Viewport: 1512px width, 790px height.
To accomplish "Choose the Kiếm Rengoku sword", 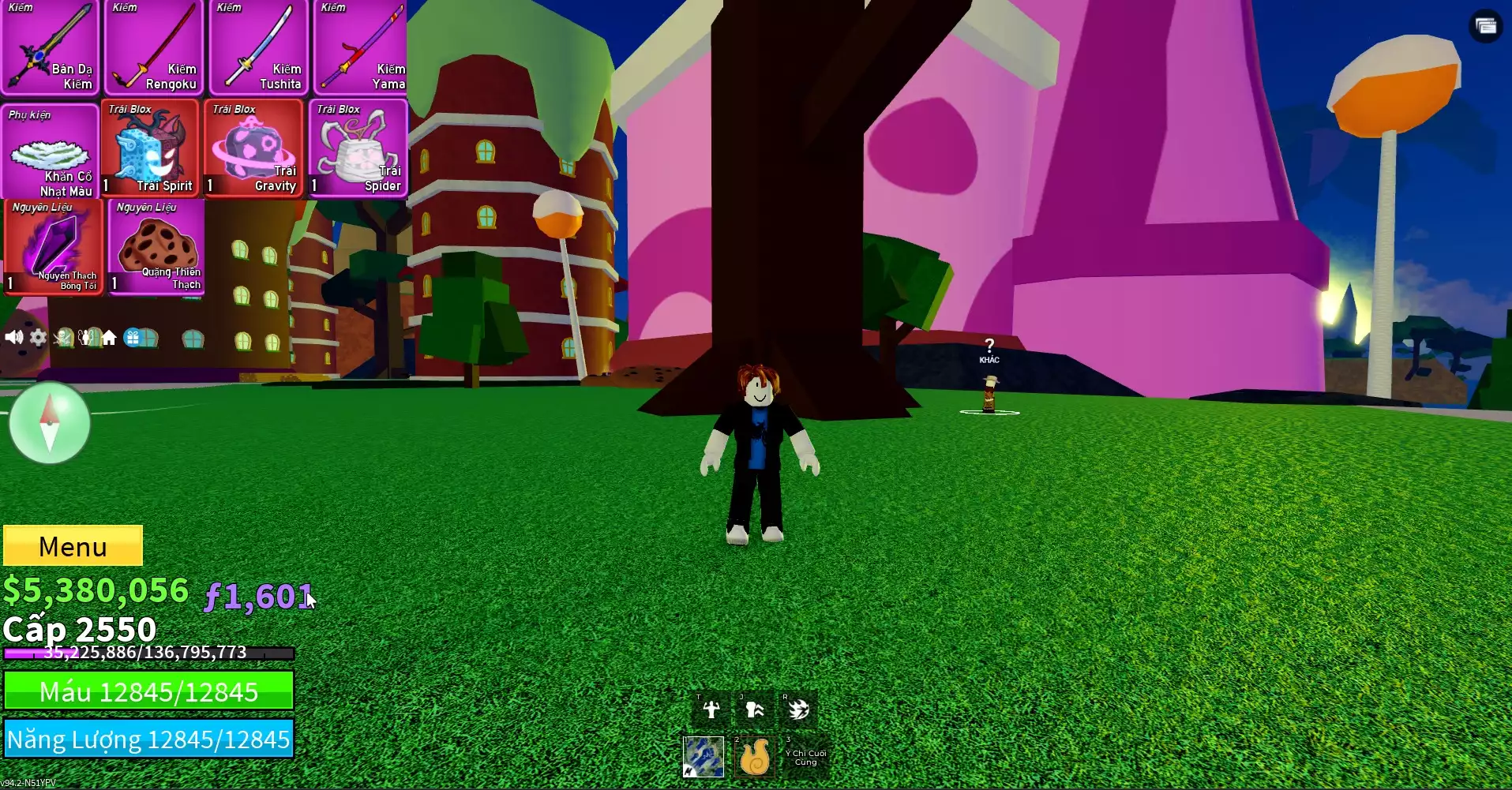I will [154, 47].
